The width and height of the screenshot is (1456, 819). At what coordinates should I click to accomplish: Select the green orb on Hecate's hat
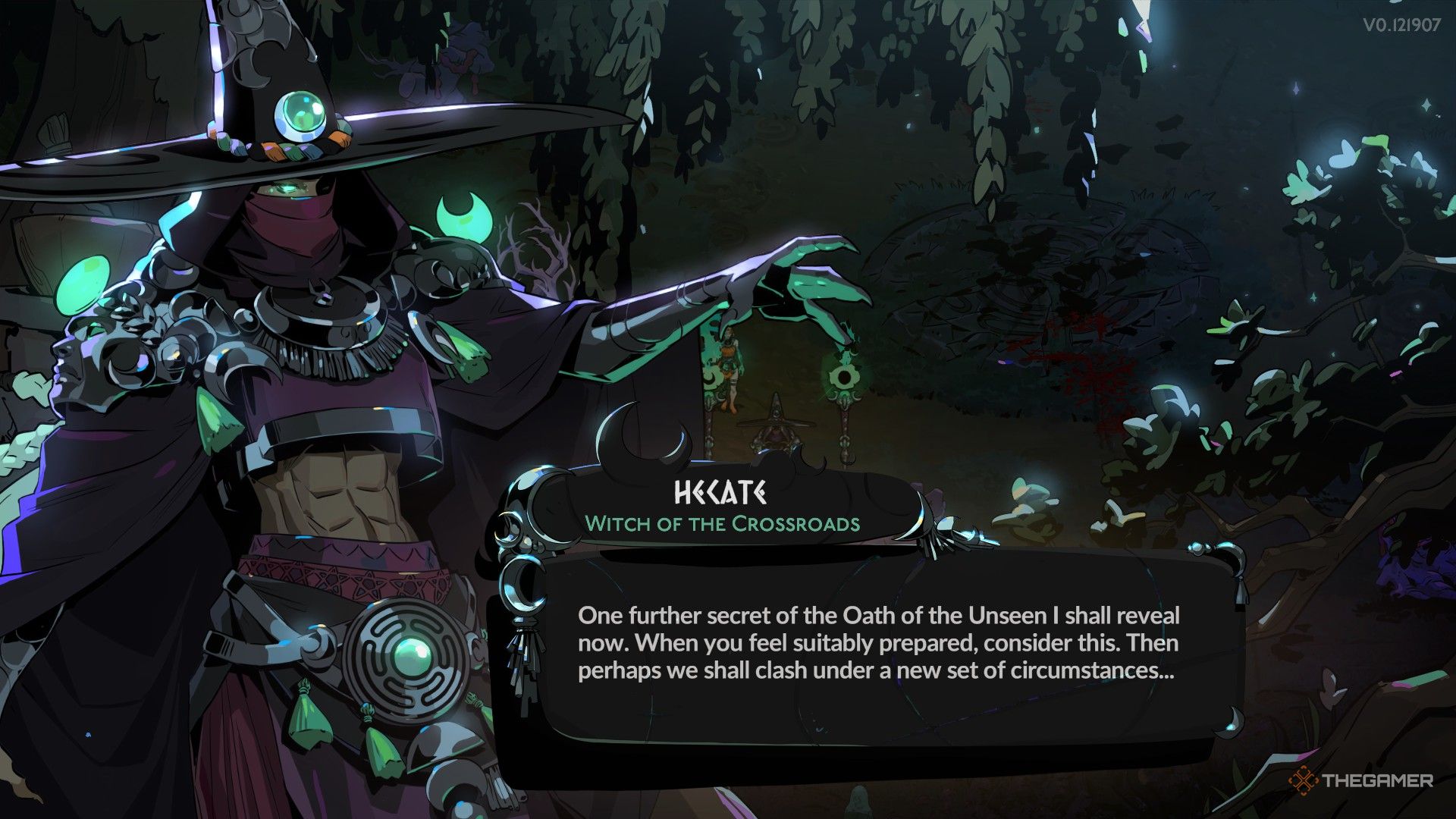(300, 114)
